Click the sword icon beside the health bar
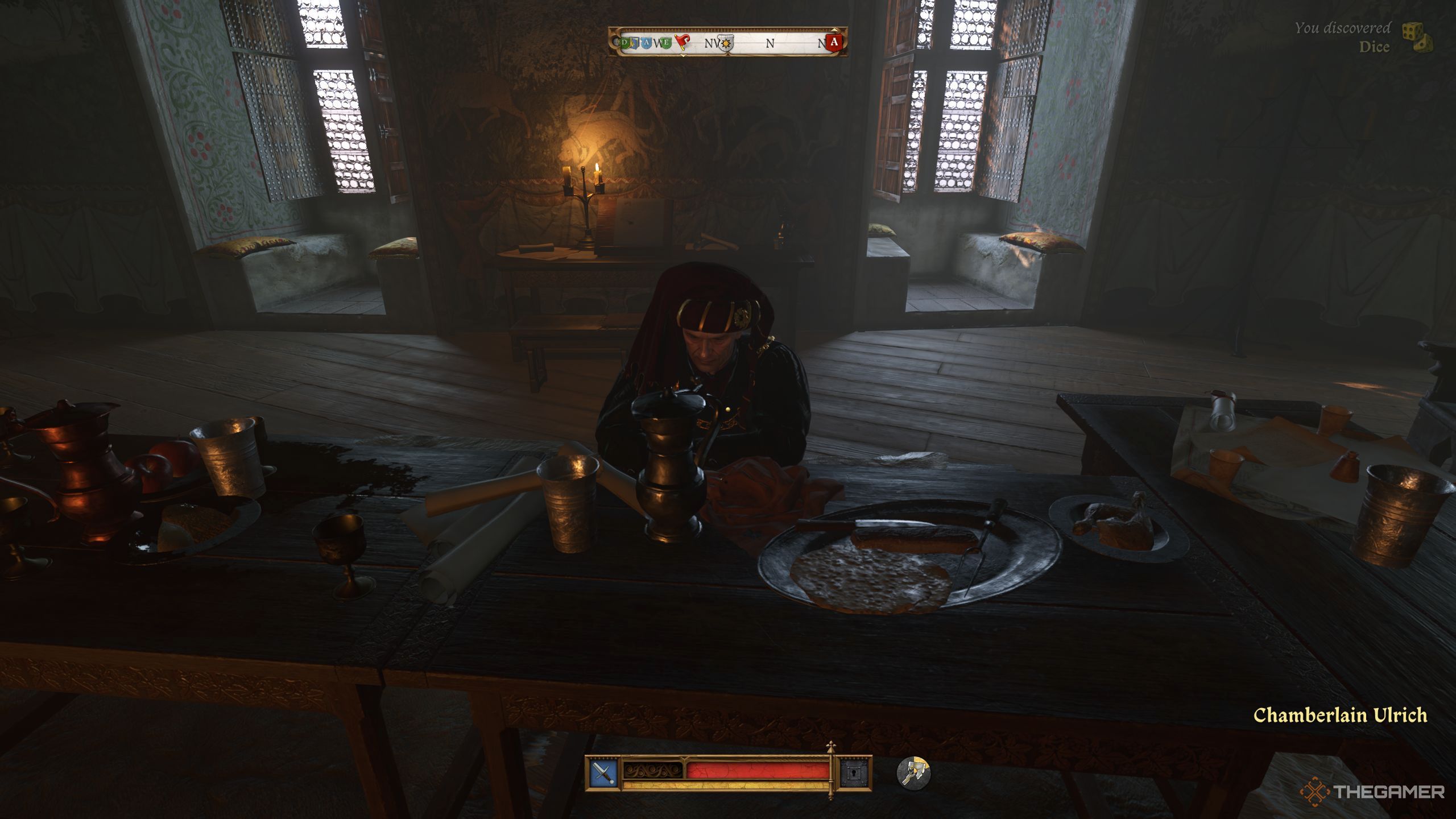Viewport: 1456px width, 819px height. [603, 772]
